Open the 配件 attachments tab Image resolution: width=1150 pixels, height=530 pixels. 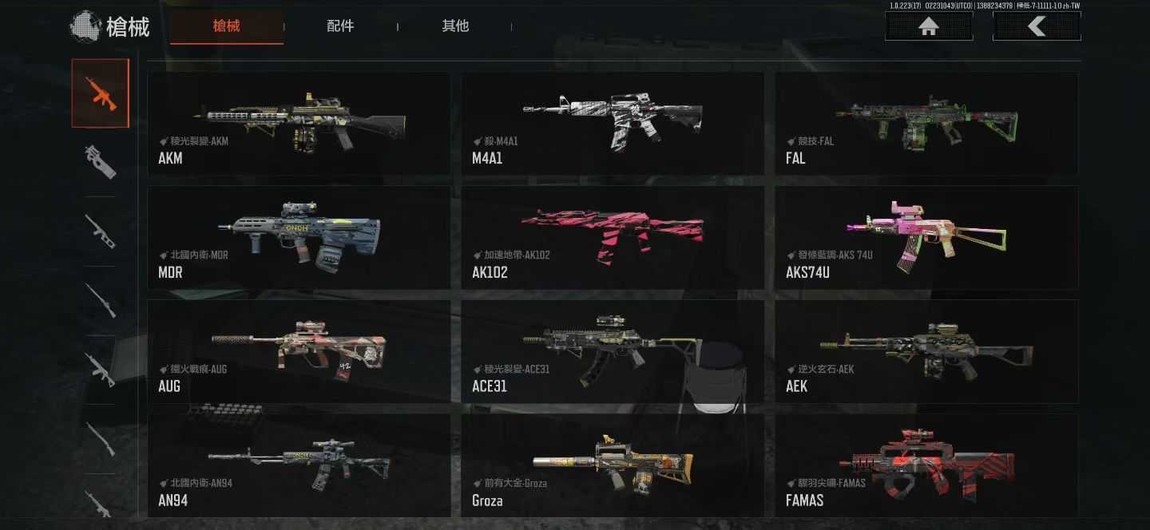(340, 26)
